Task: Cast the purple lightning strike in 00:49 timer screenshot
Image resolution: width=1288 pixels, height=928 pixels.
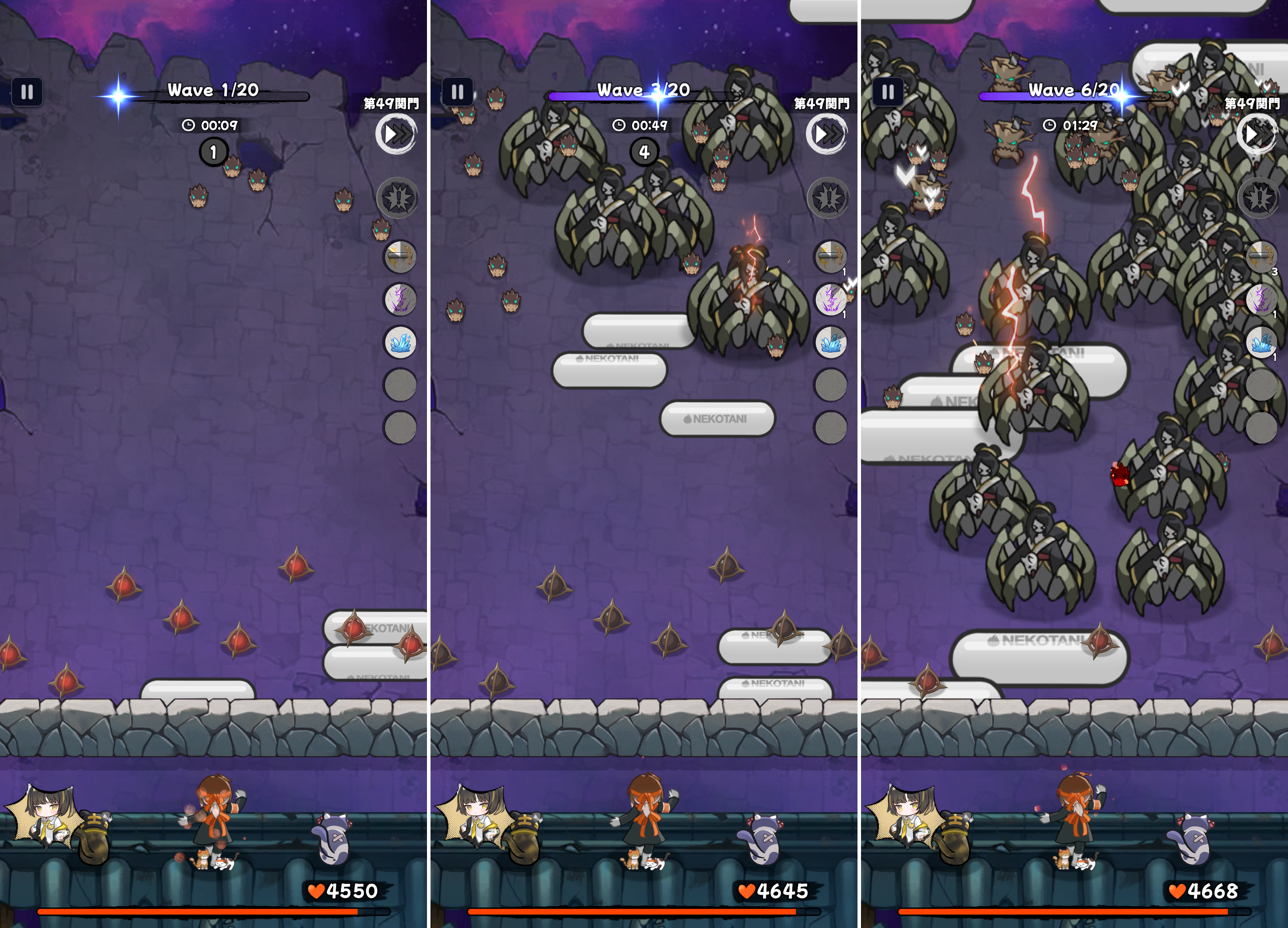Action: pos(830,300)
